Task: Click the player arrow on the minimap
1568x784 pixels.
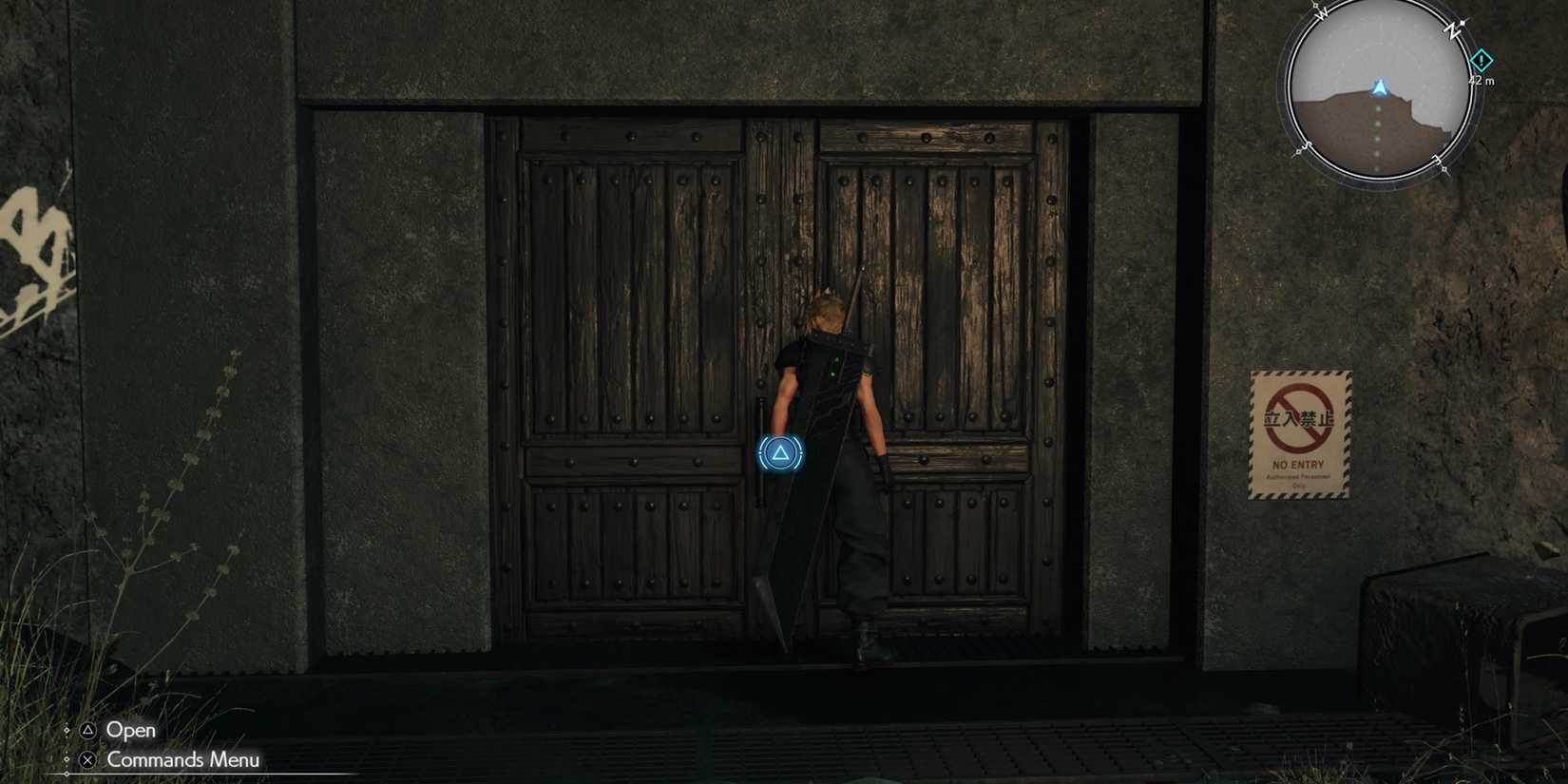Action: click(x=1380, y=87)
